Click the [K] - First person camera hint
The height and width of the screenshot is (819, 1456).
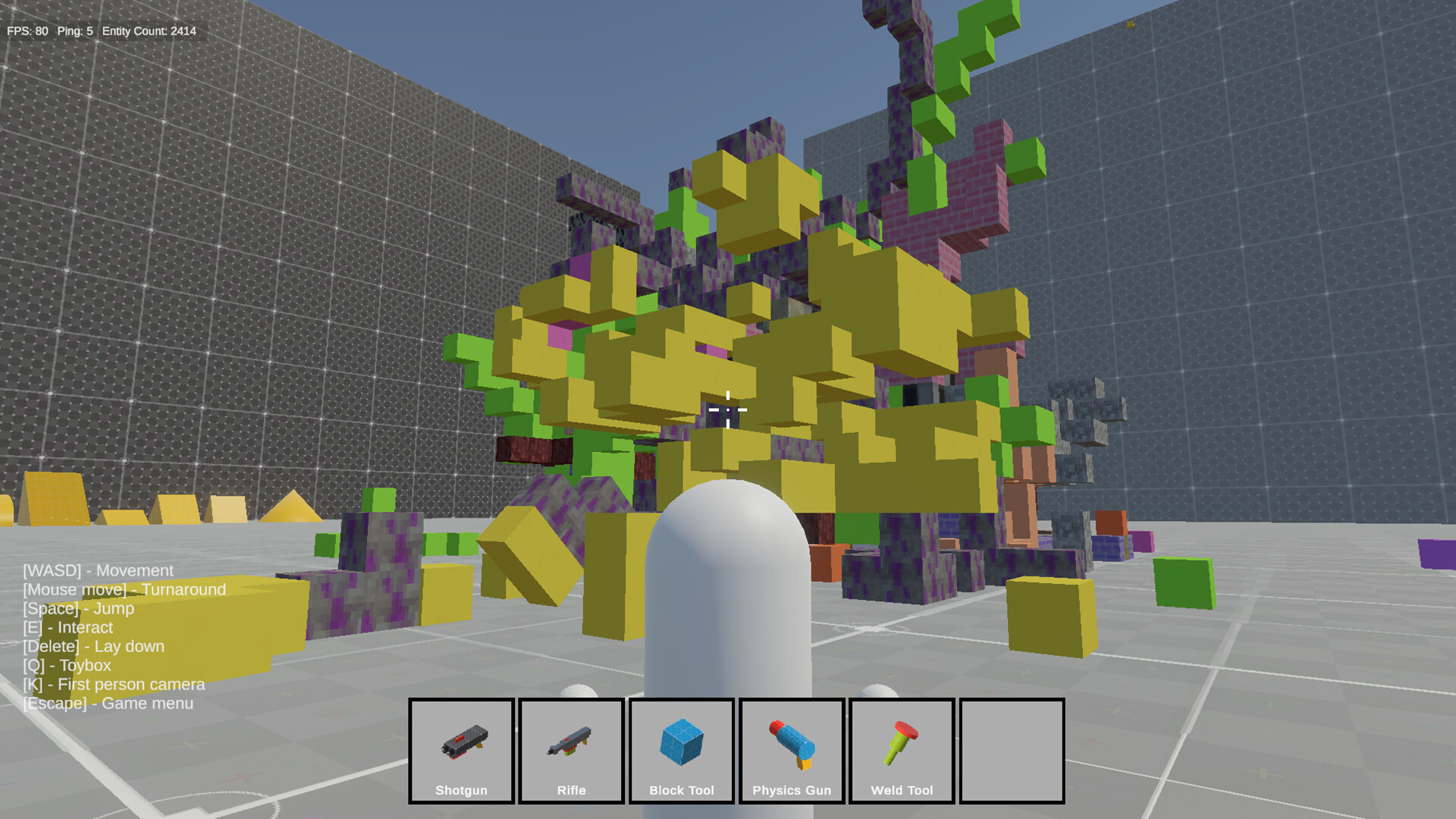pyautogui.click(x=114, y=684)
